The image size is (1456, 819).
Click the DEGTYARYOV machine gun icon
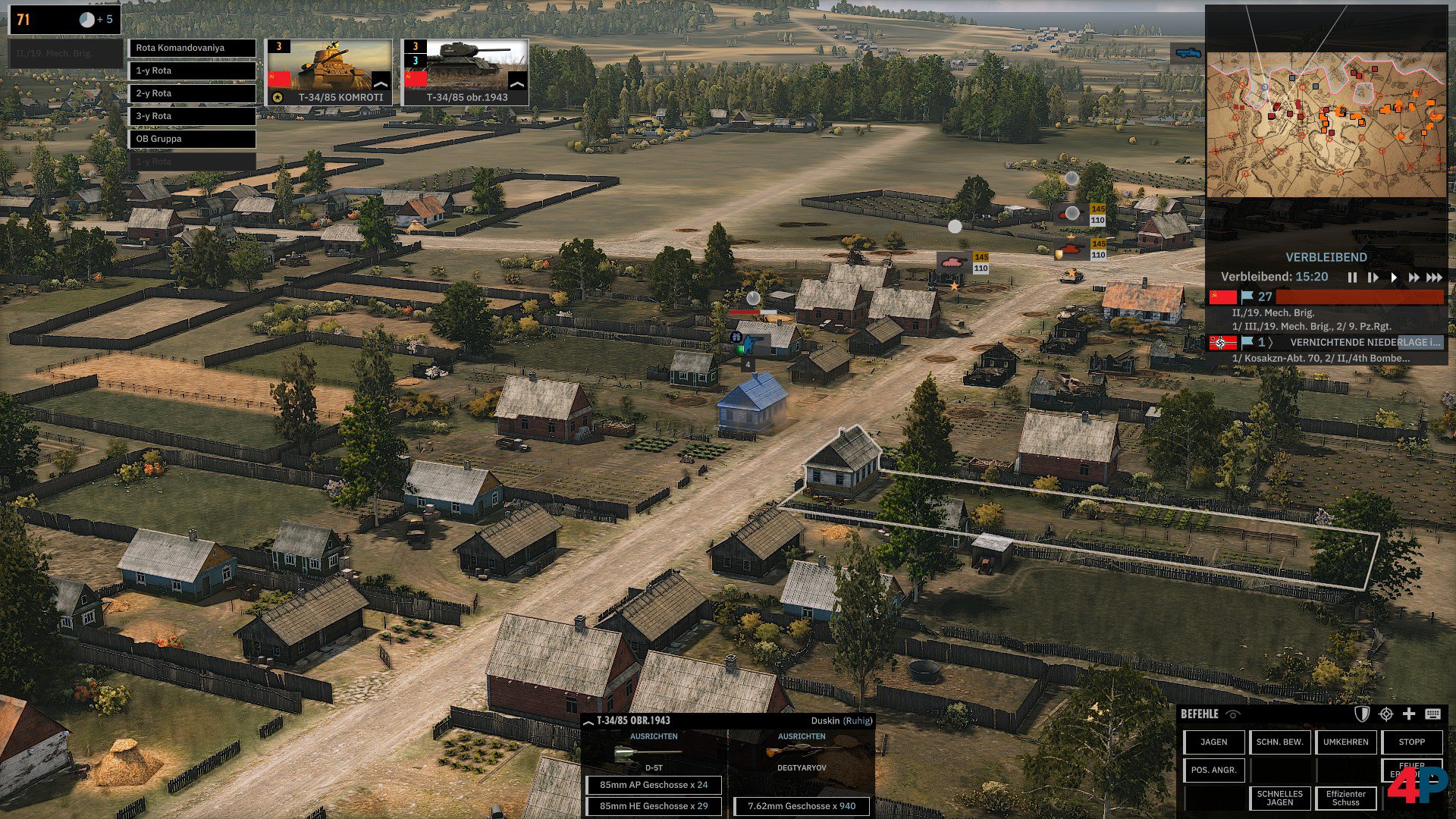click(801, 751)
